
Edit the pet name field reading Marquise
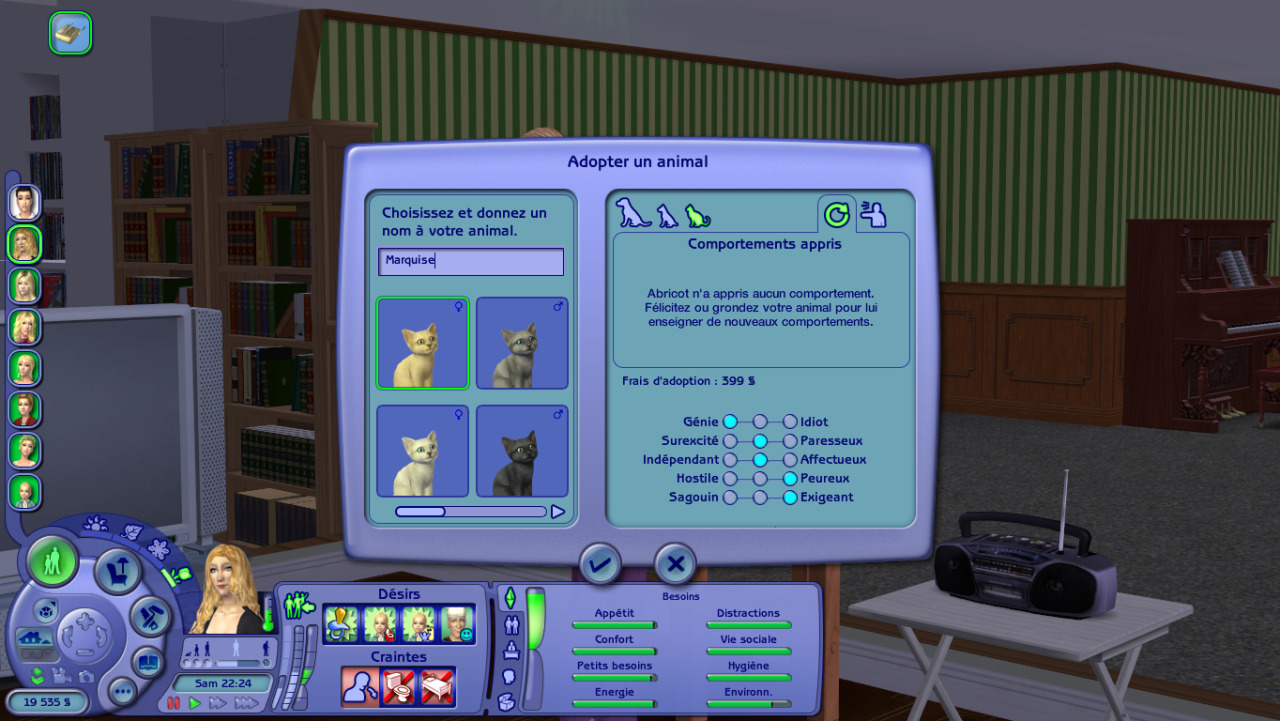[x=471, y=262]
